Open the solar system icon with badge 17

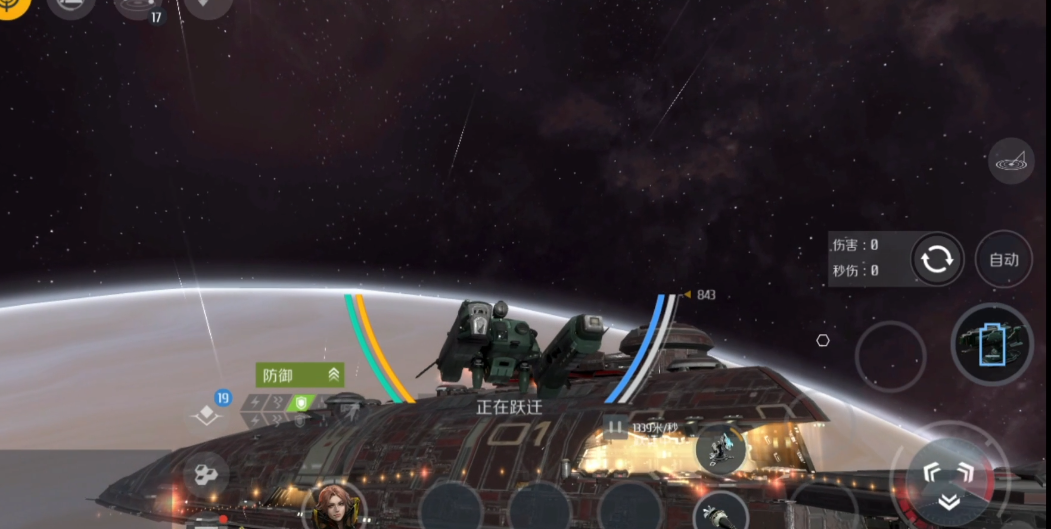137,7
